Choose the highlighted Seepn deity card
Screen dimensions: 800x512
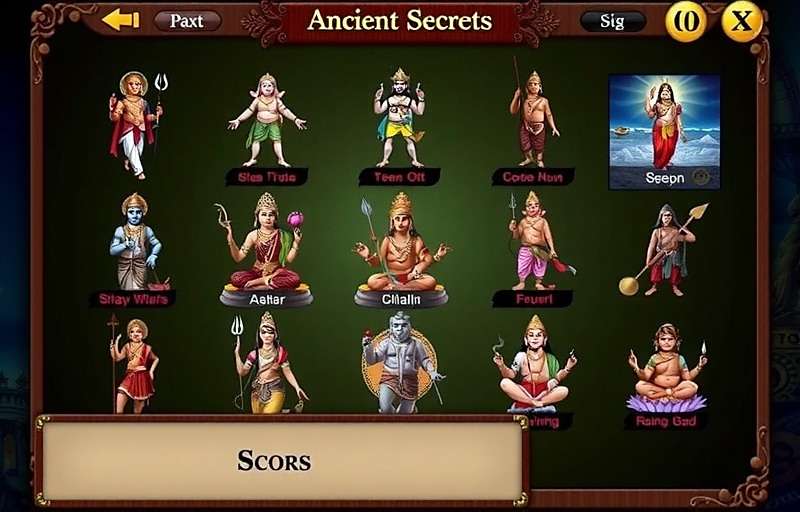pos(664,131)
